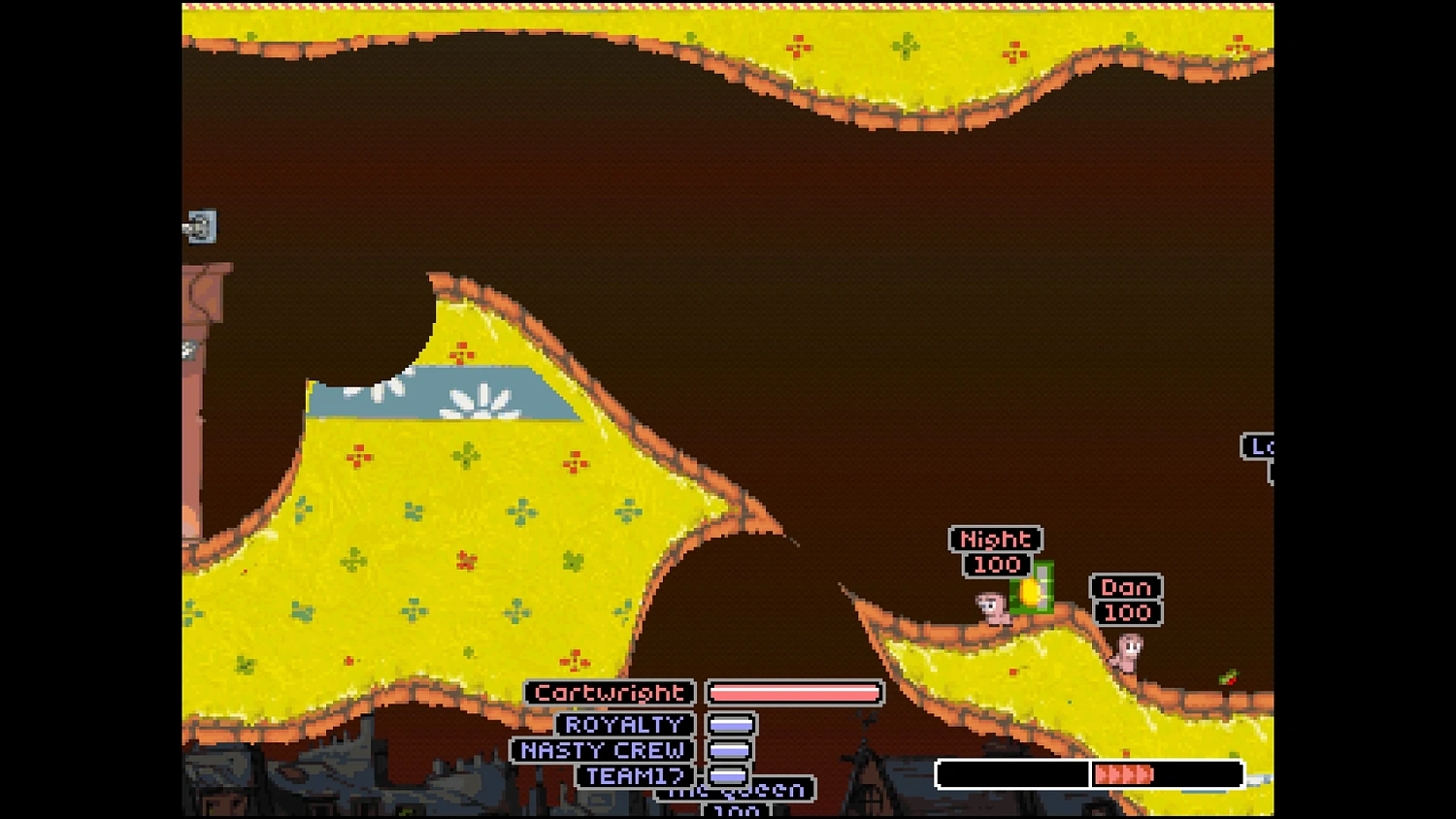Click the ROYALTY team health bar
The height and width of the screenshot is (819, 1456).
(733, 724)
